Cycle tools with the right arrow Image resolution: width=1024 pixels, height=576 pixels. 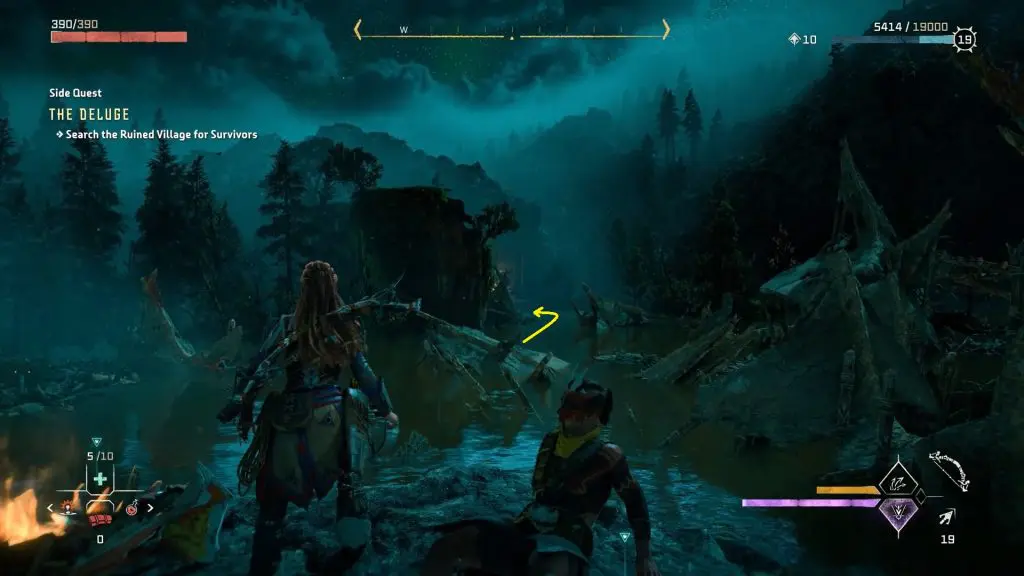pyautogui.click(x=151, y=508)
